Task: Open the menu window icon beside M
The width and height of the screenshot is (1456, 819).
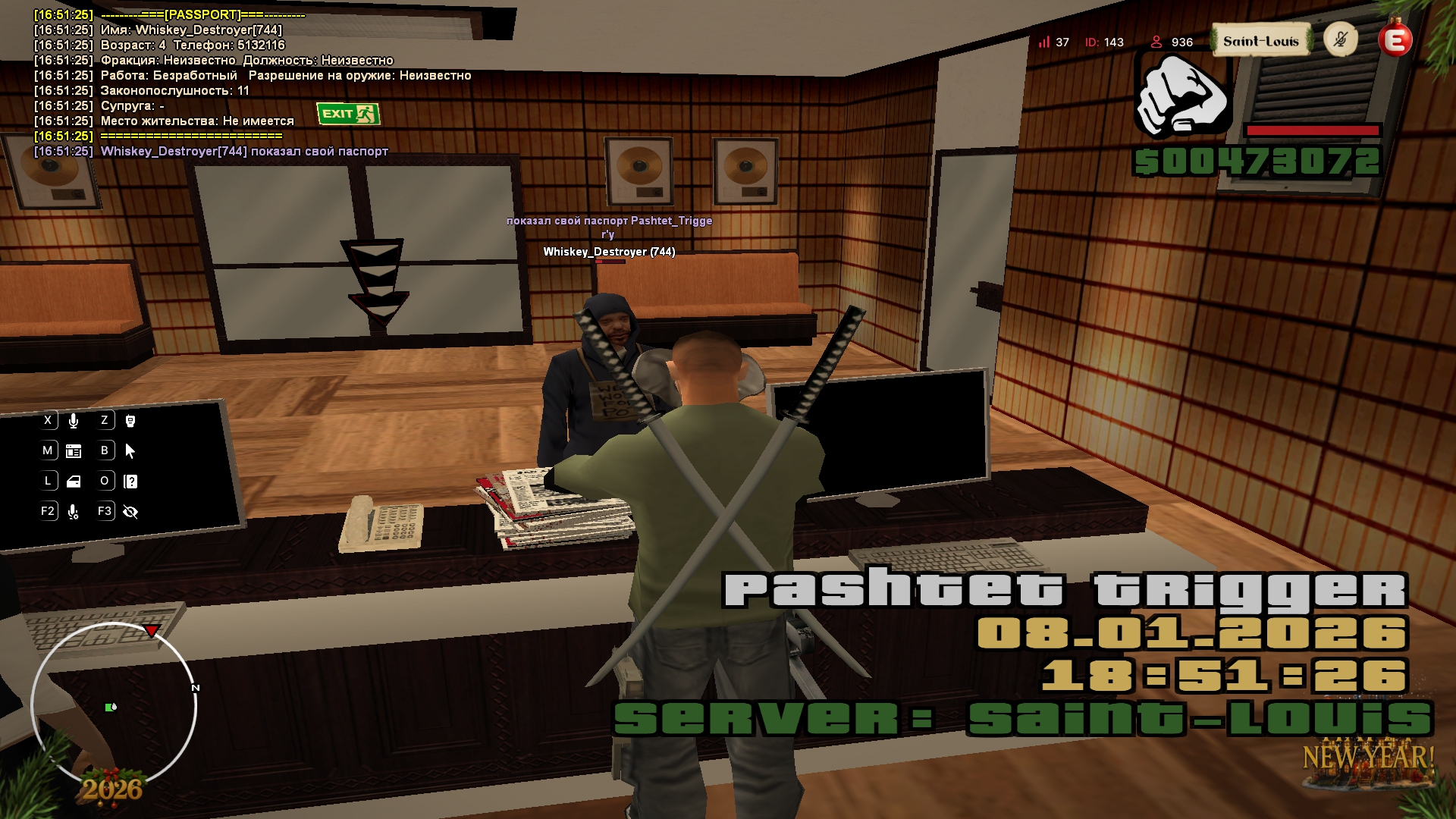Action: (x=74, y=451)
